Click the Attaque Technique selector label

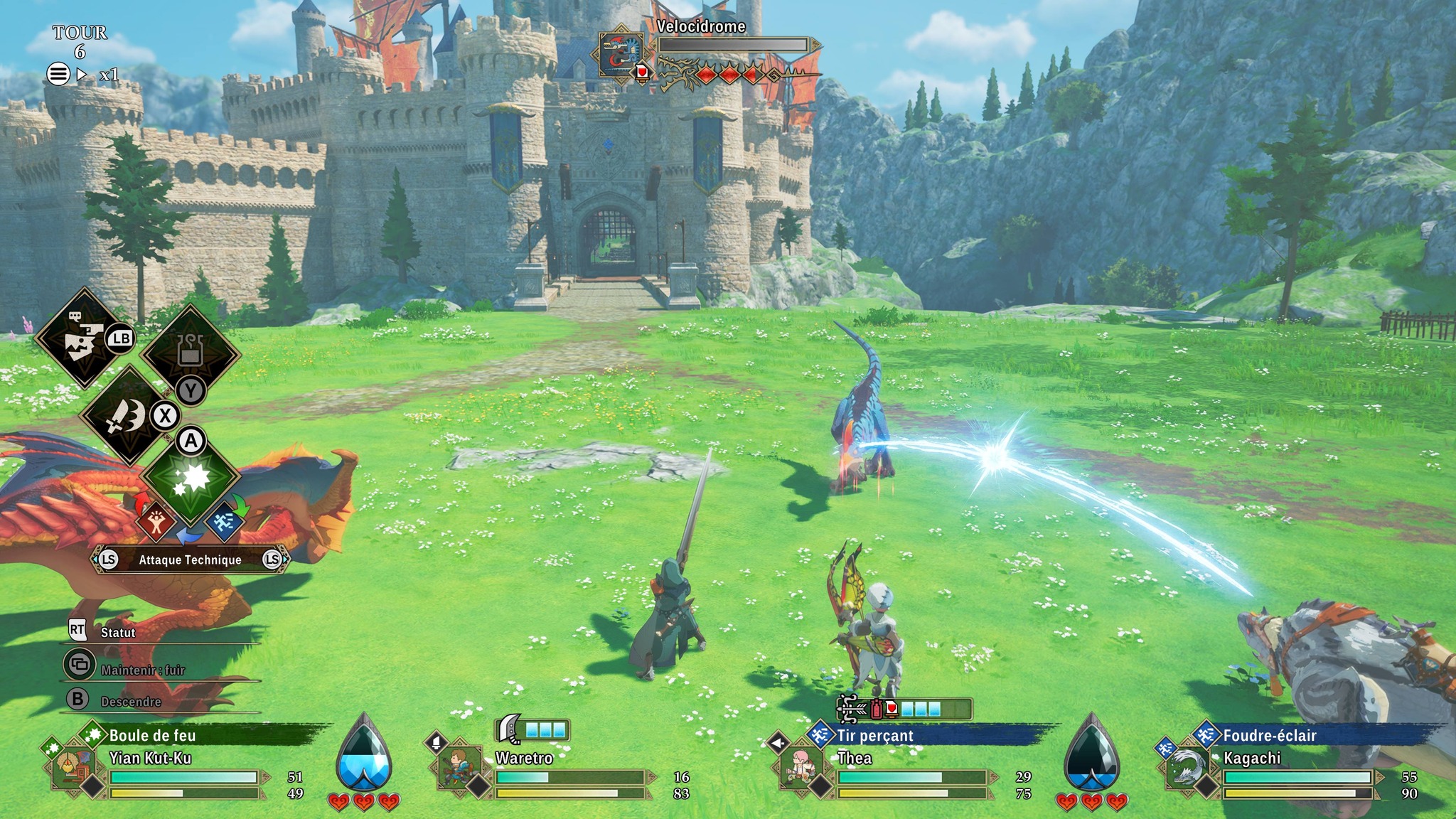tap(190, 560)
